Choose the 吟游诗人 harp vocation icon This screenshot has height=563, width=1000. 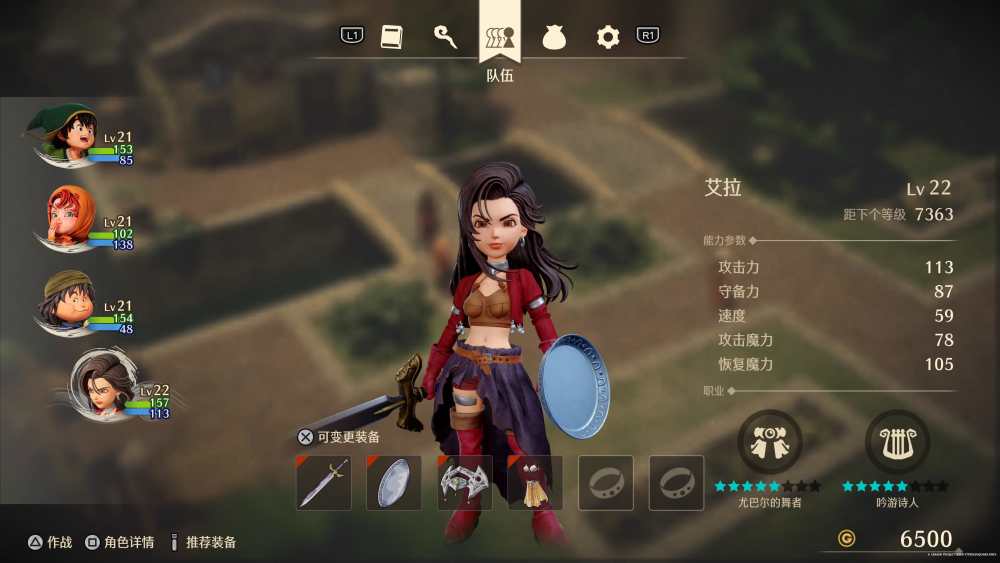(x=896, y=442)
